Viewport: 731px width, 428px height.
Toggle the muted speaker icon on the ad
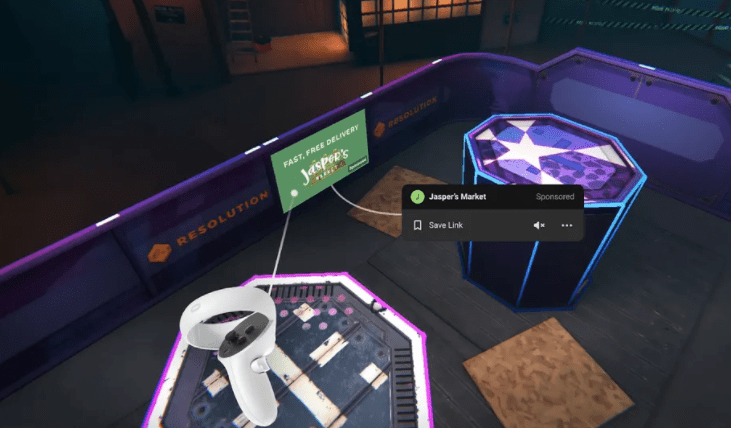(x=539, y=226)
